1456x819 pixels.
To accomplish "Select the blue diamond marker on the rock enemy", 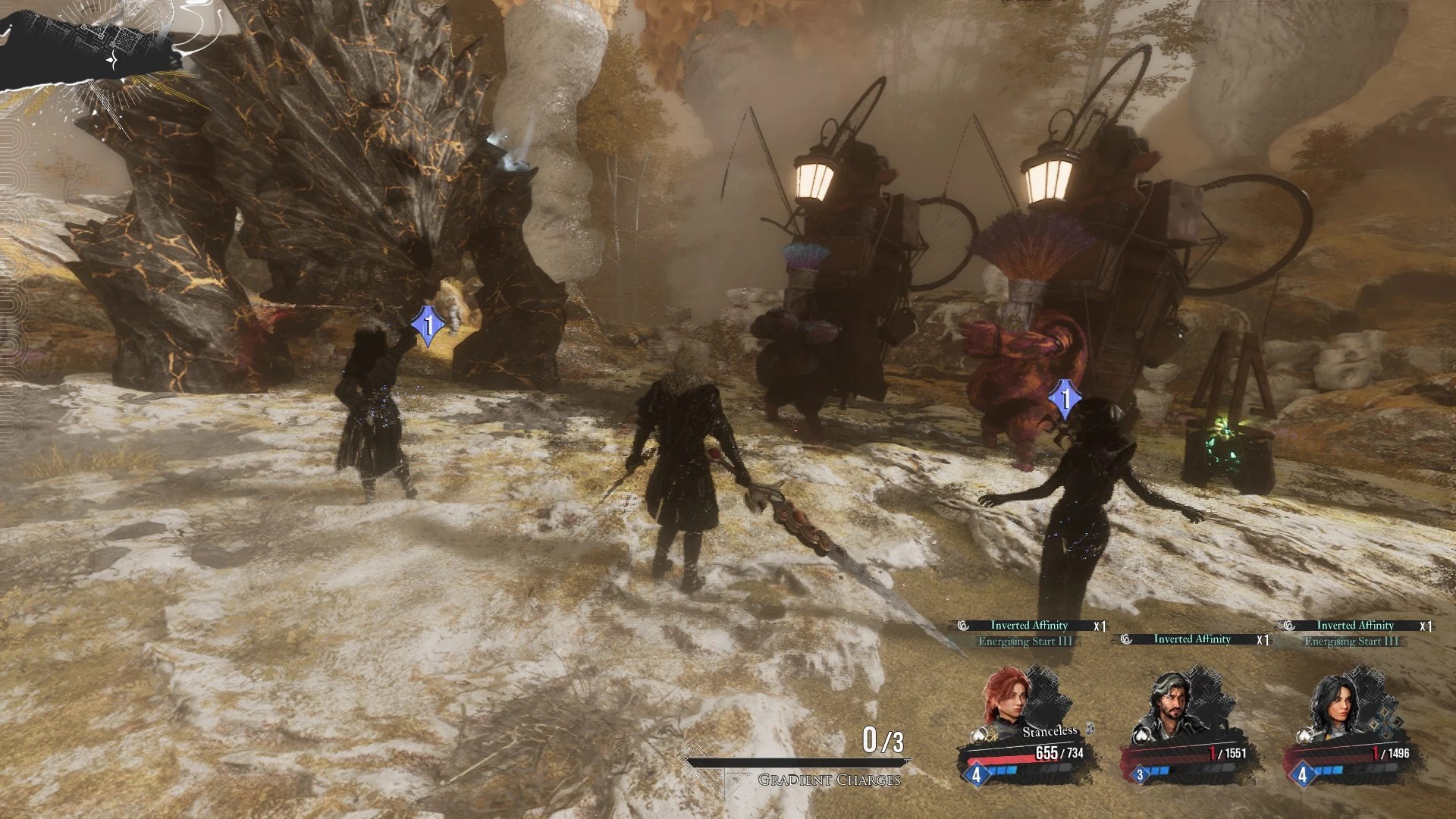I will coord(428,327).
